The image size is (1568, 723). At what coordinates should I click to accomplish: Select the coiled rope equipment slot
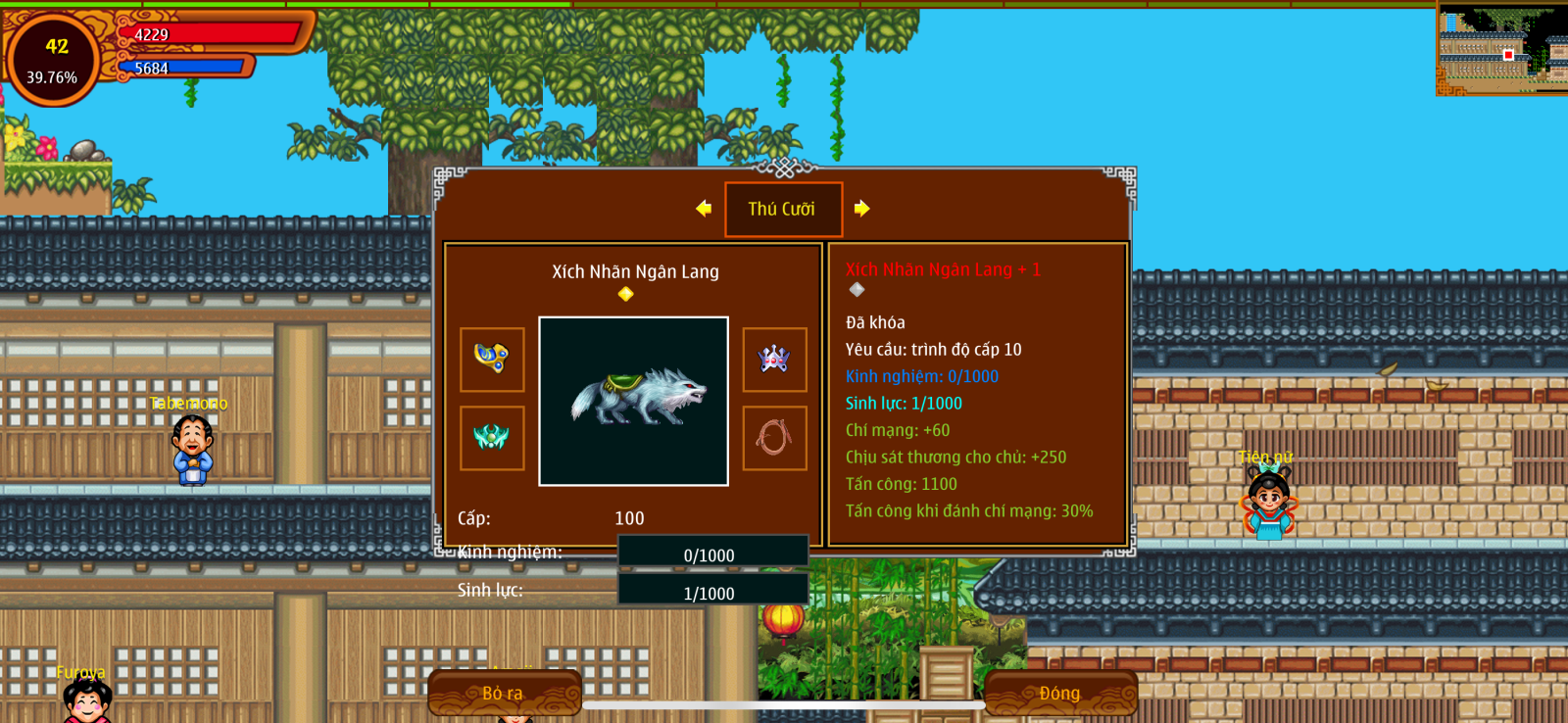[774, 438]
